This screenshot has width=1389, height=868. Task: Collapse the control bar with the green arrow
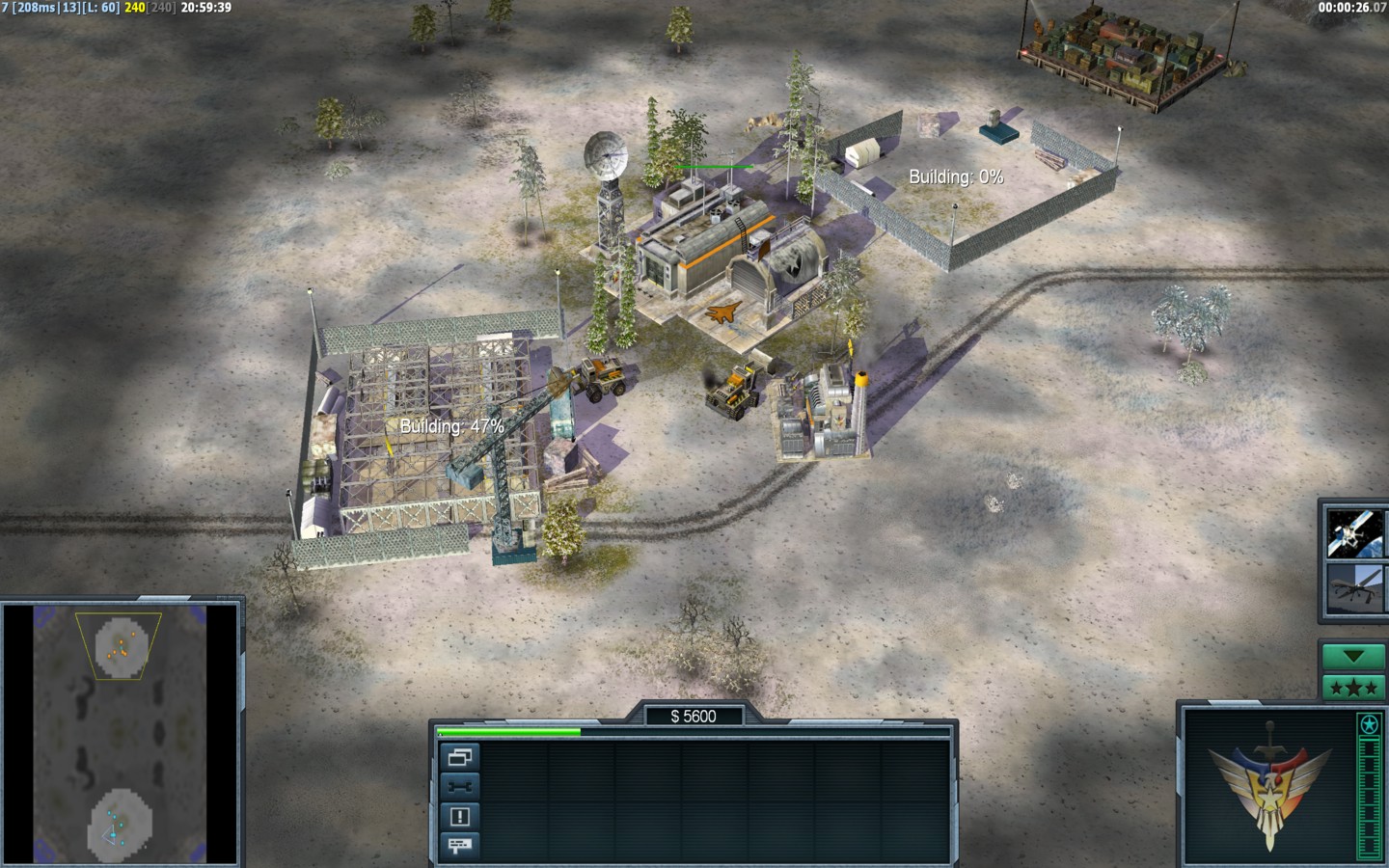coord(1353,657)
